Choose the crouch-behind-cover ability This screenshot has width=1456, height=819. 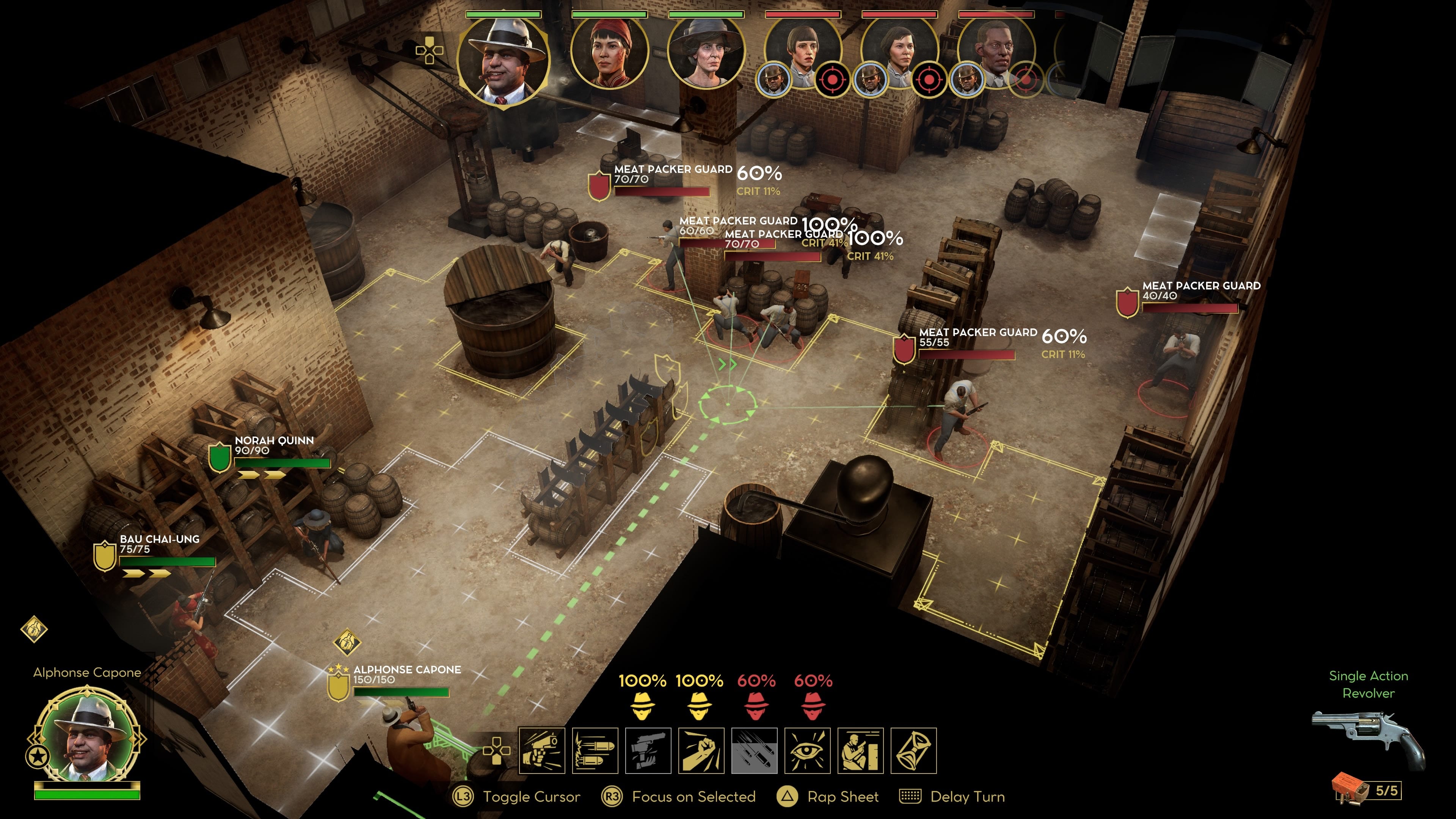860,751
